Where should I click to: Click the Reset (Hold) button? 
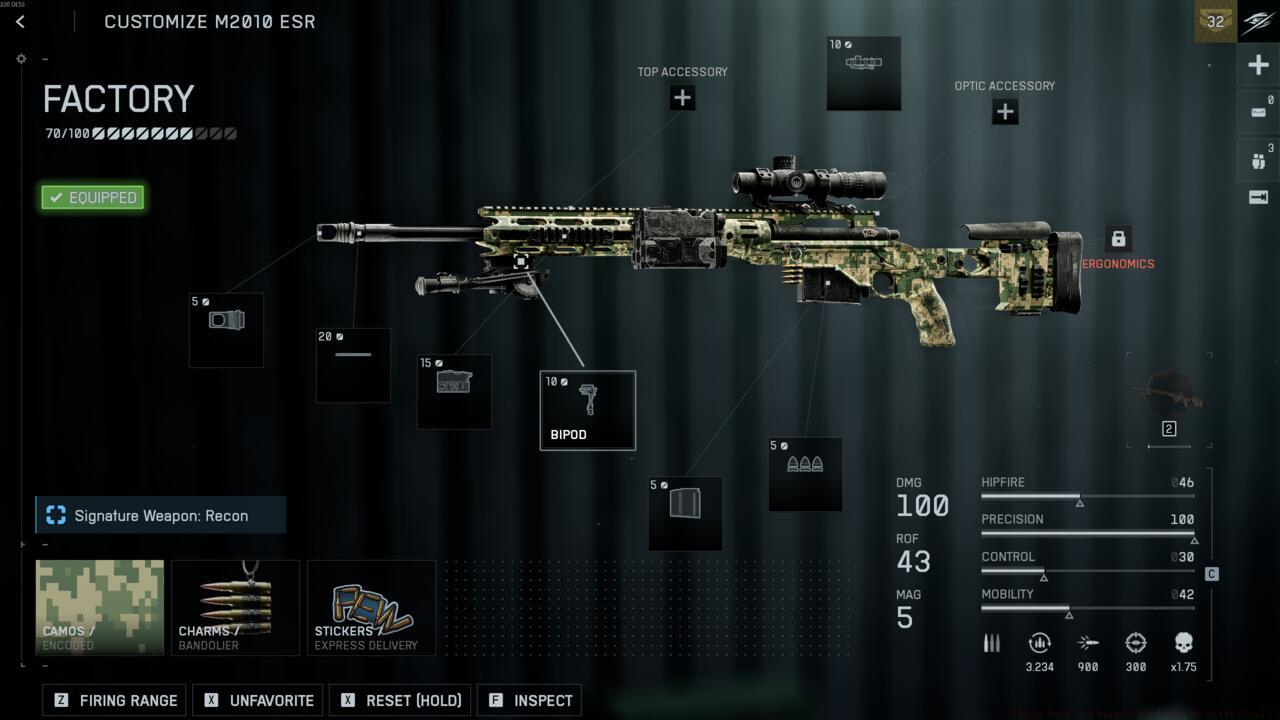[x=402, y=700]
